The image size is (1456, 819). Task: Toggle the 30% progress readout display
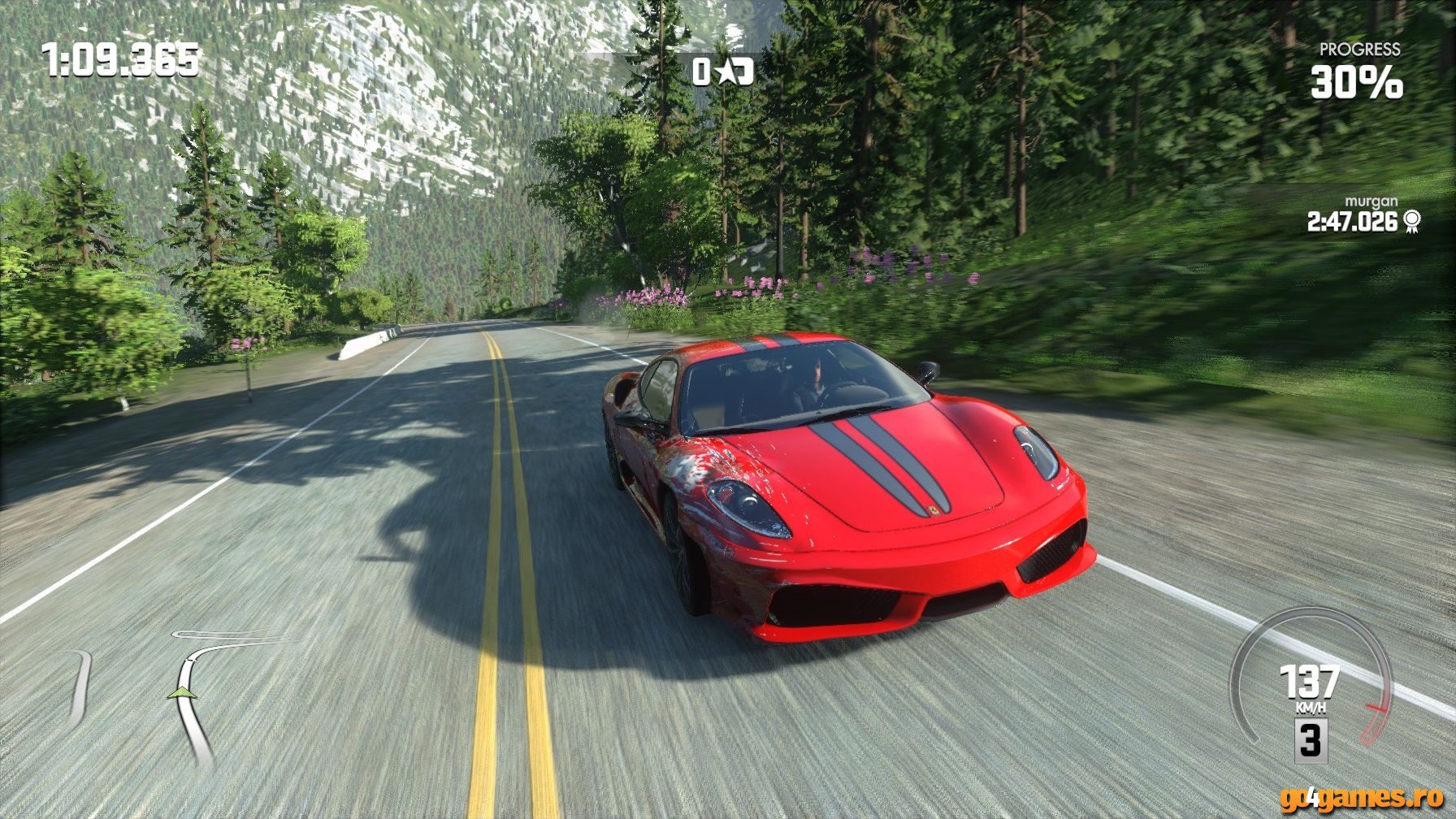pyautogui.click(x=1358, y=81)
